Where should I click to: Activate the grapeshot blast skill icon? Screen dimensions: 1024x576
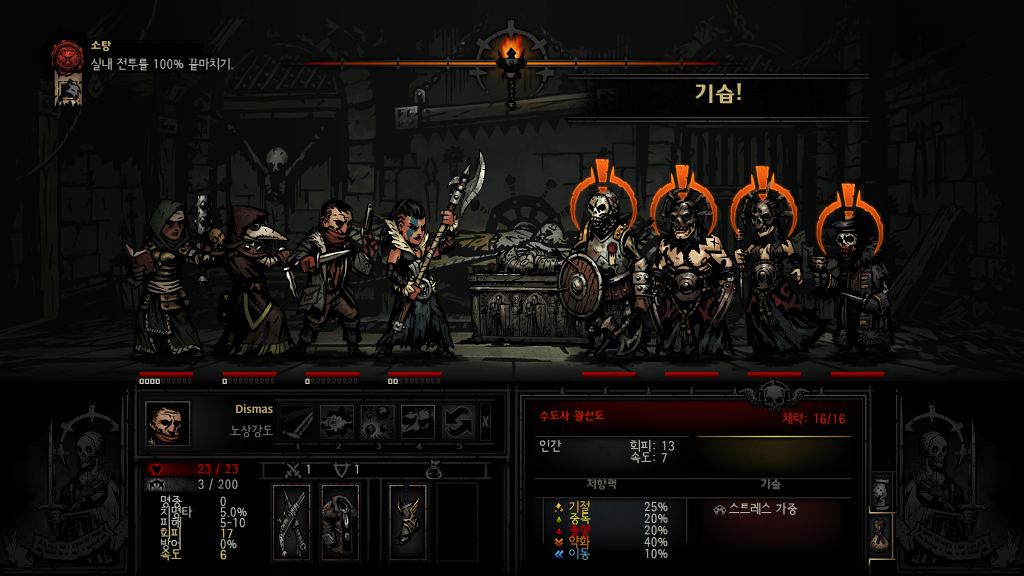click(x=378, y=422)
